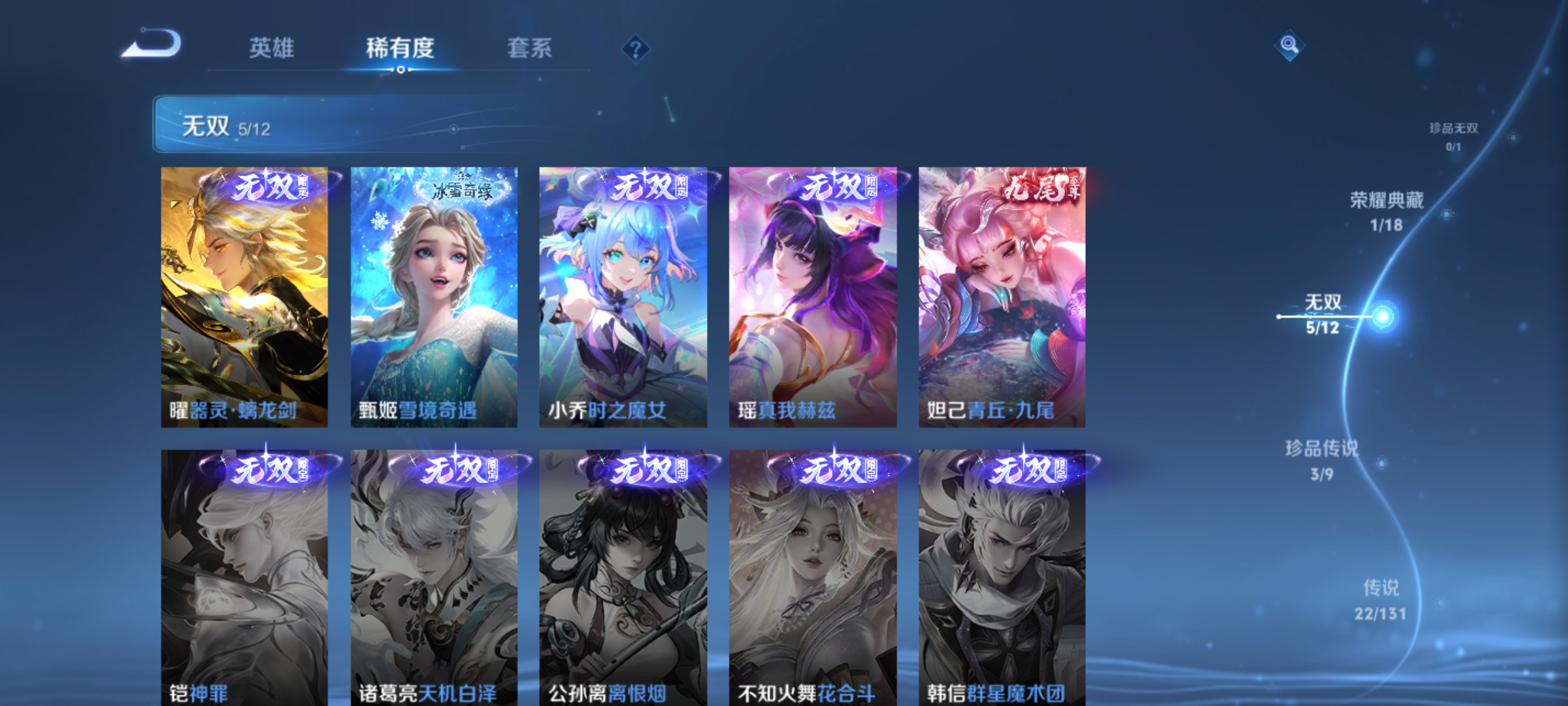This screenshot has height=706, width=1568.
Task: Jump to the 珍品无双 rarity tier
Action: [x=1453, y=136]
